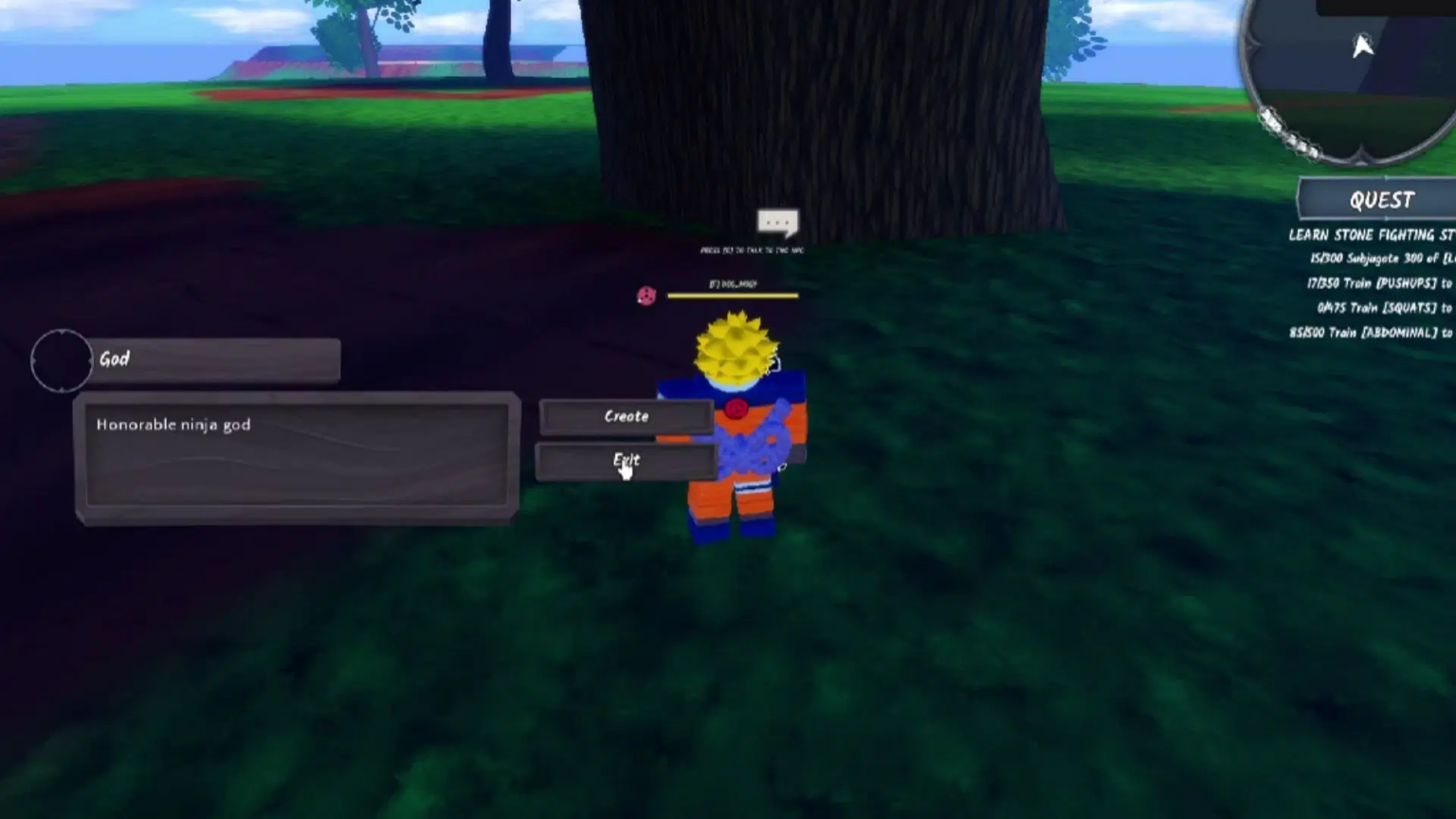Click the circular avatar beside the God nameplate
This screenshot has height=819, width=1456.
61,360
